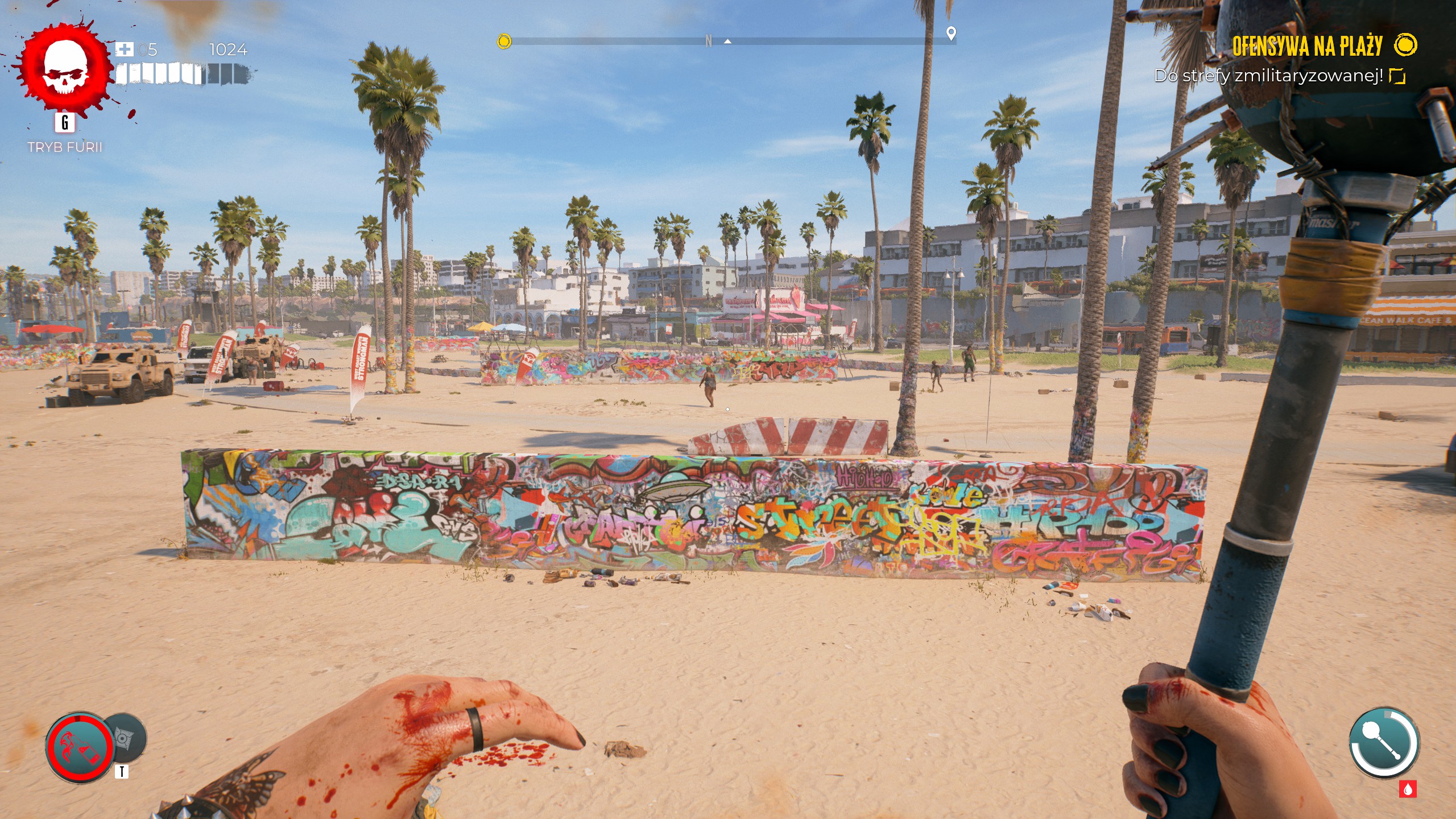The height and width of the screenshot is (819, 1456).
Task: Click the yellow quest marker on compass
Action: point(504,41)
